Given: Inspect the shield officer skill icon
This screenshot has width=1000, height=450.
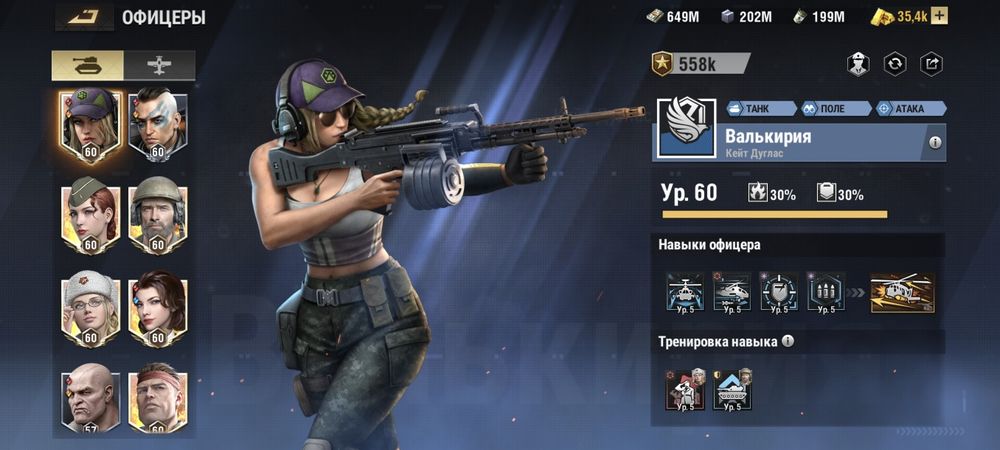Looking at the screenshot, I should click(779, 292).
